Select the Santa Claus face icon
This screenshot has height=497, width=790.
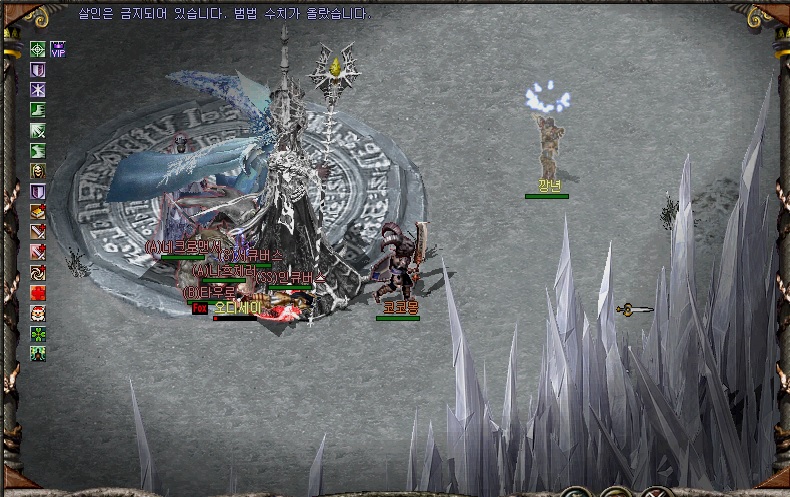[38, 313]
